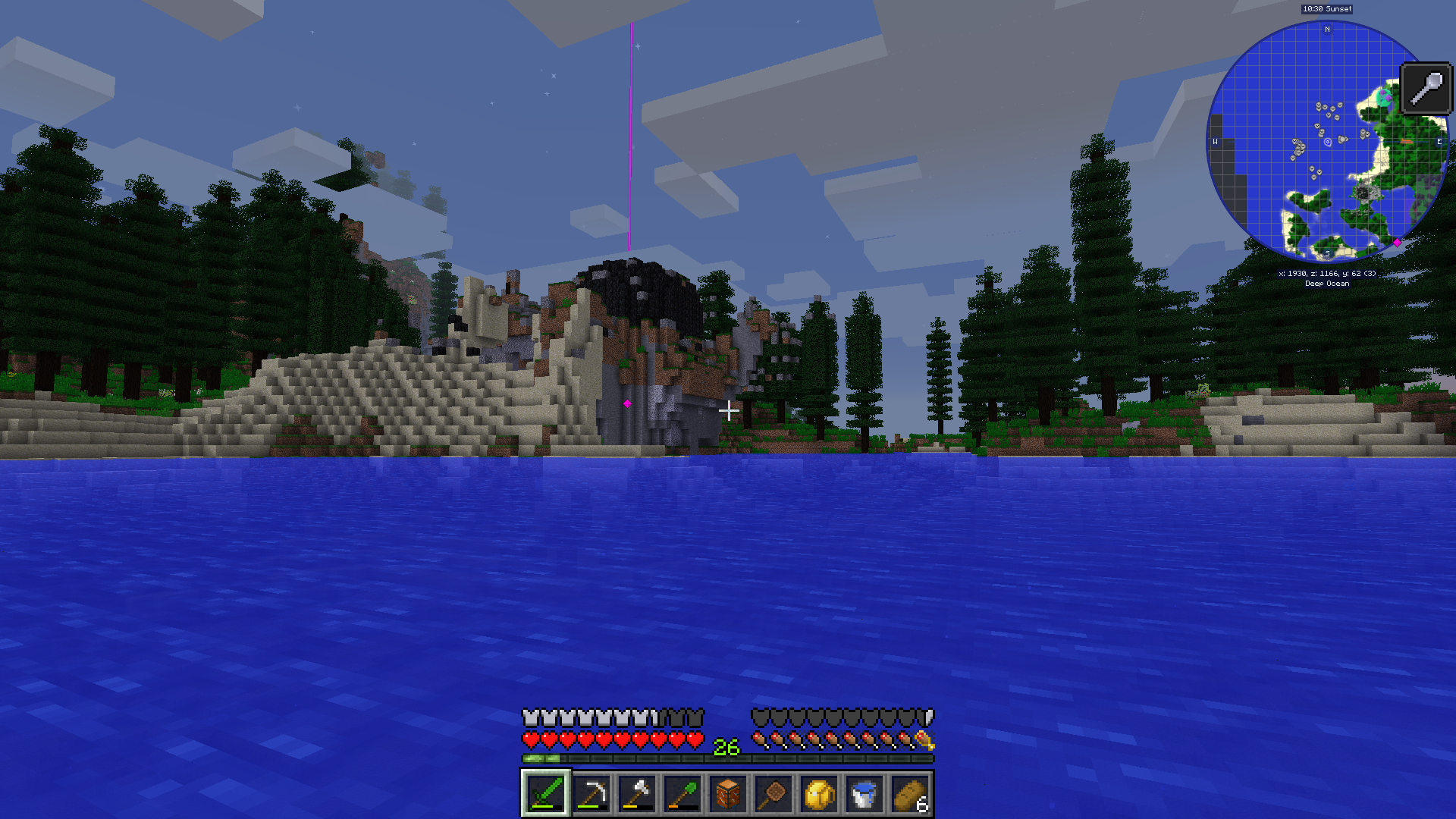
Task: Pick the orange crate block slot
Action: (727, 794)
